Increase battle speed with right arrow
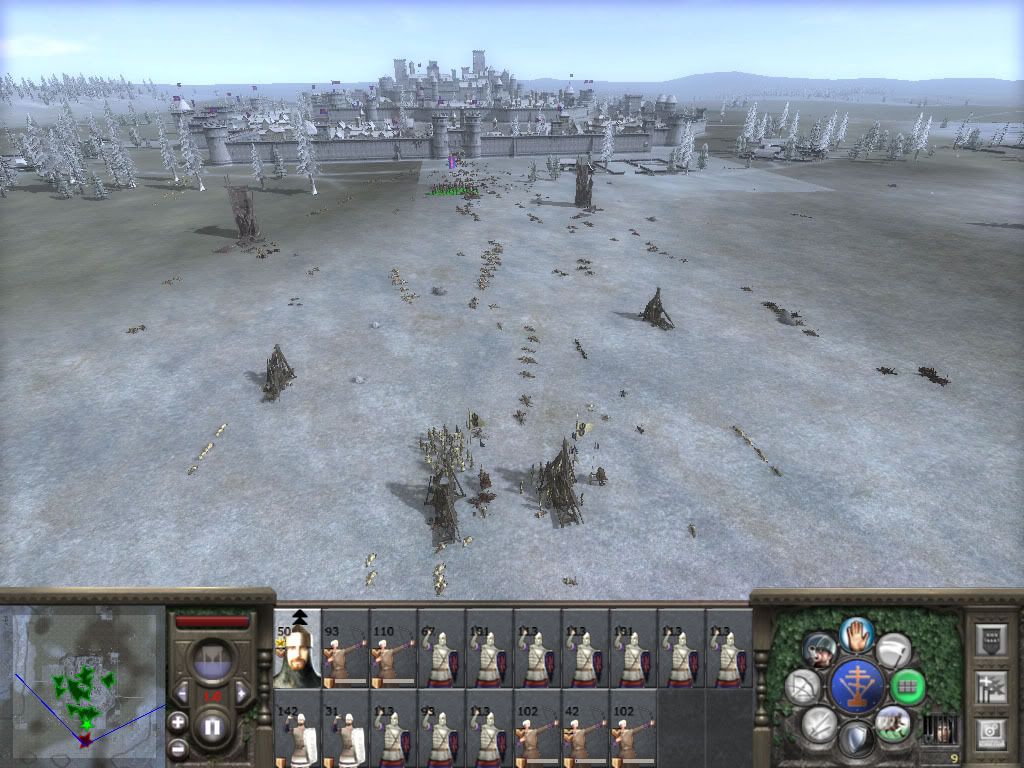Image resolution: width=1024 pixels, height=768 pixels. [242, 693]
